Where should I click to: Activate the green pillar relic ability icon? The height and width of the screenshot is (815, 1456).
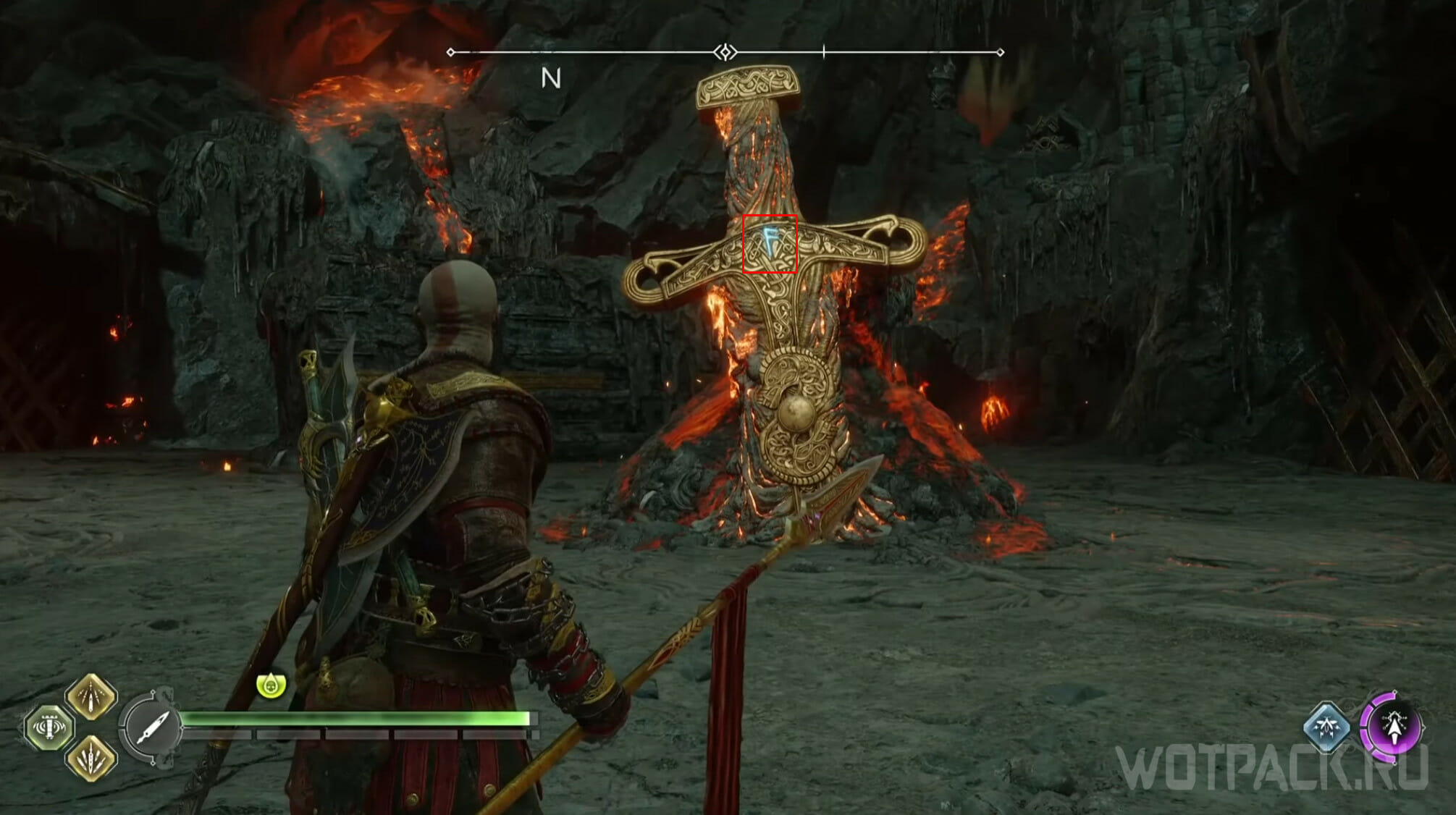point(49,727)
